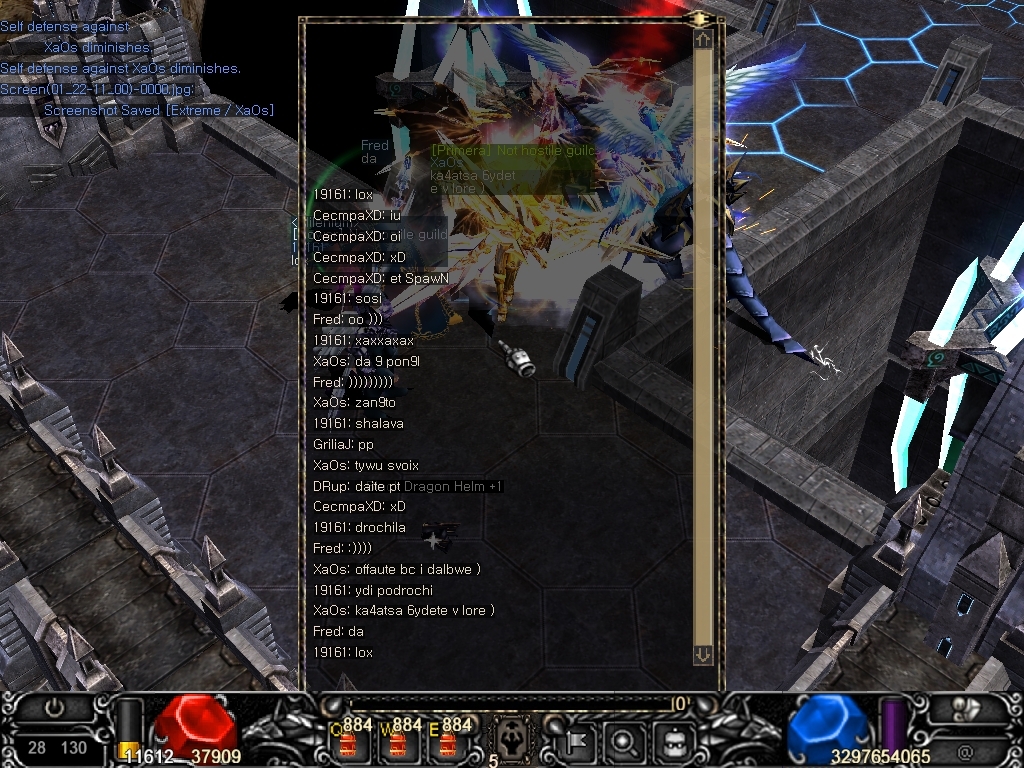Use the Q hotkey potion slot
1024x768 pixels.
(x=349, y=743)
